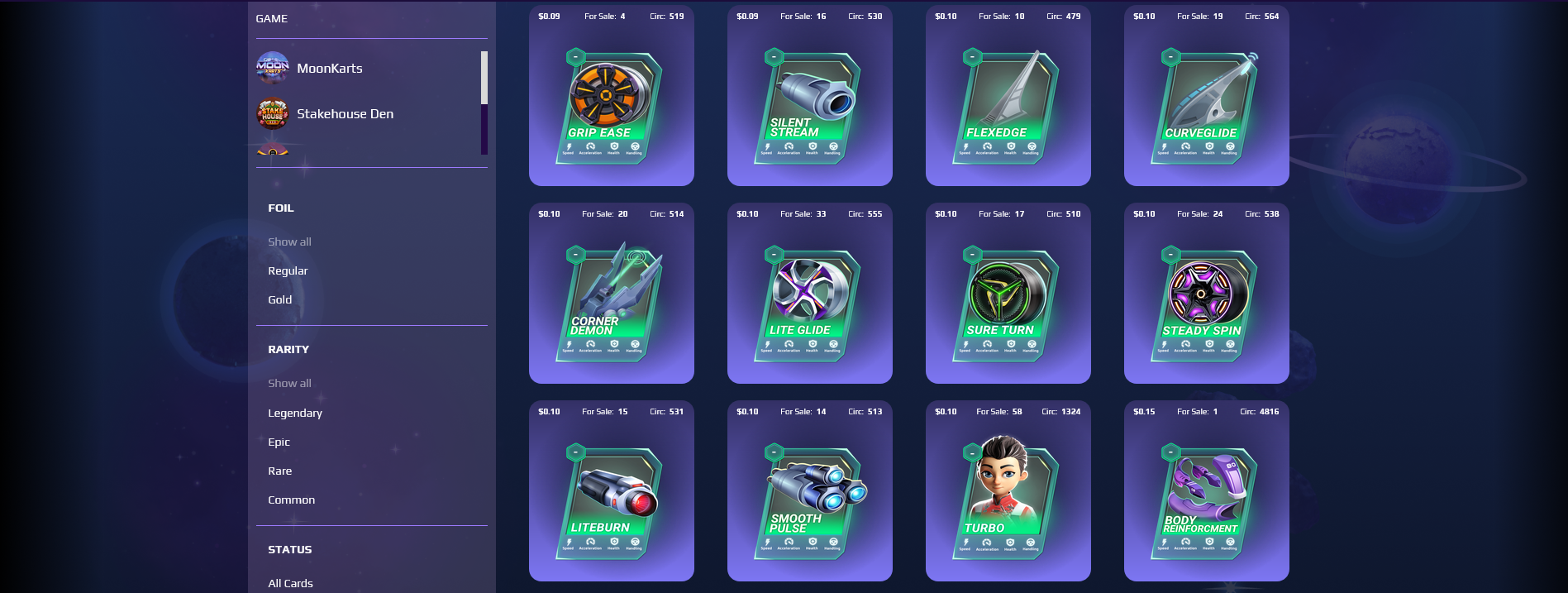Select the Corner Demon card
Image resolution: width=1568 pixels, height=593 pixels.
(x=611, y=301)
